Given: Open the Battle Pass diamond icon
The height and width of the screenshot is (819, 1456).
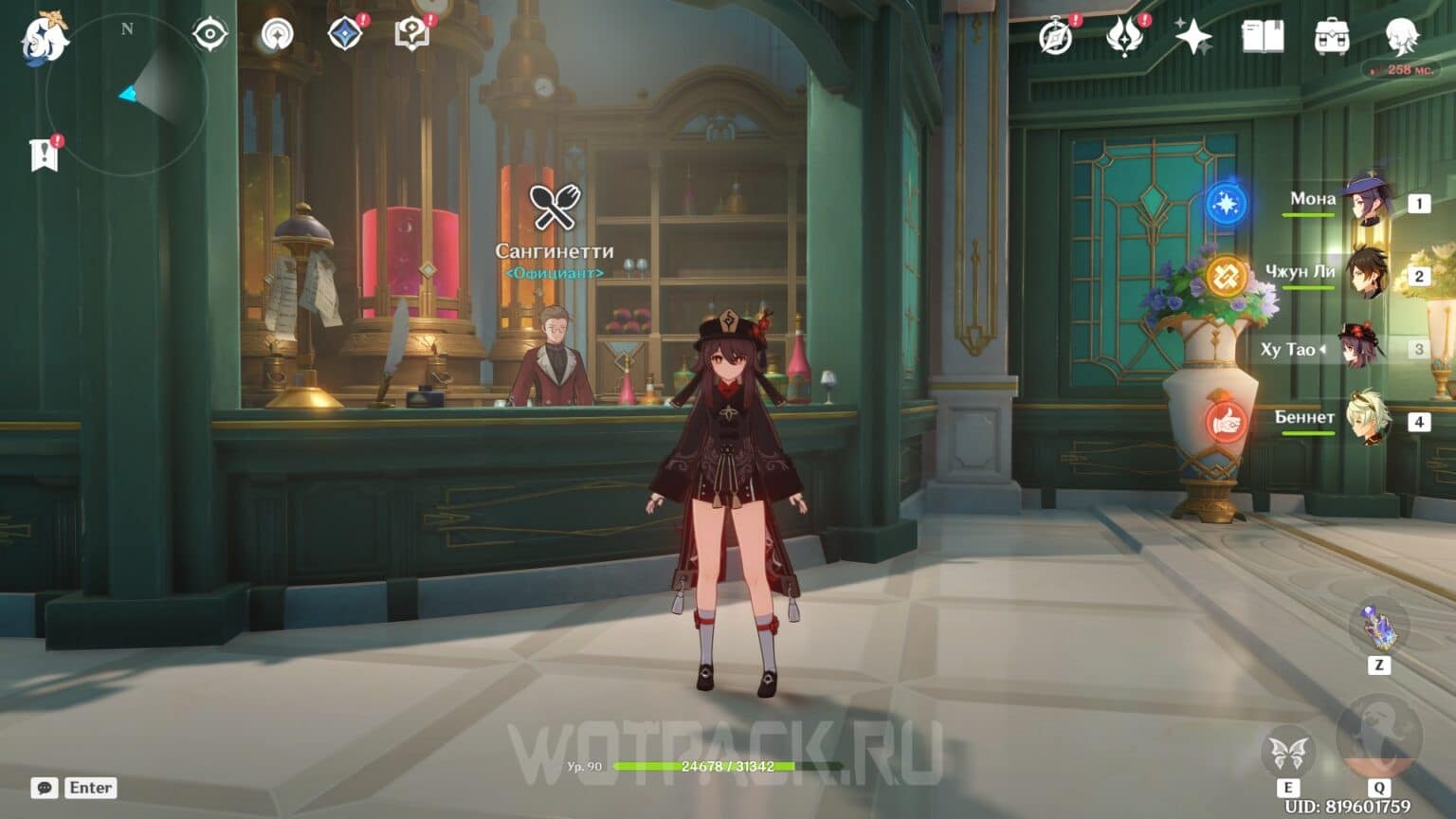Looking at the screenshot, I should [x=344, y=34].
